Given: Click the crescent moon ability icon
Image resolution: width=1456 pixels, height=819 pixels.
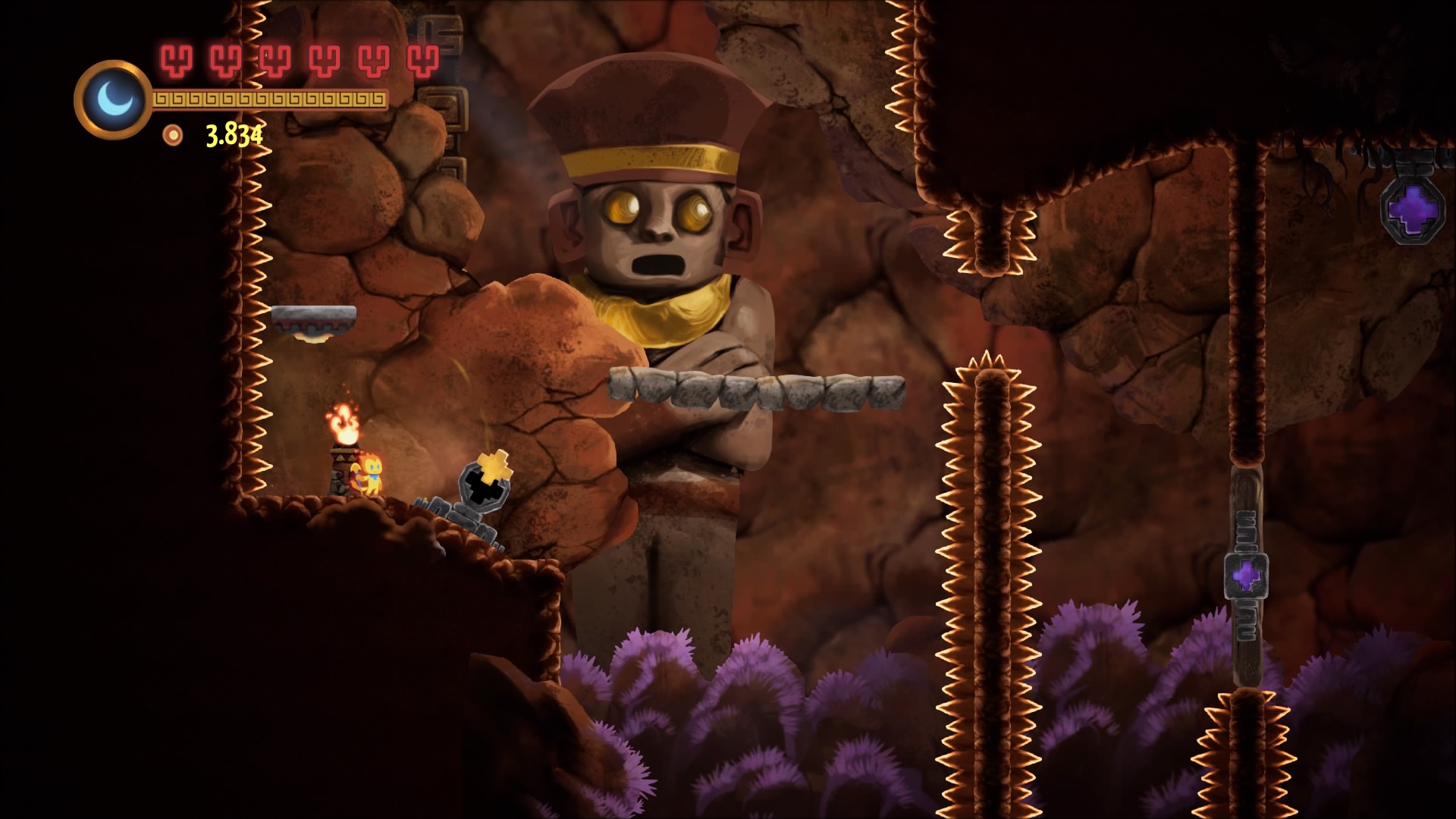Looking at the screenshot, I should tap(114, 99).
